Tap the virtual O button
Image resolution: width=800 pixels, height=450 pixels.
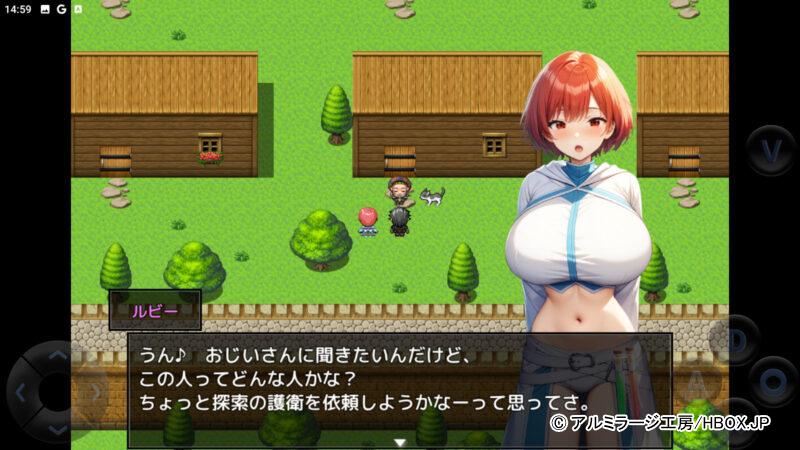pyautogui.click(x=772, y=381)
